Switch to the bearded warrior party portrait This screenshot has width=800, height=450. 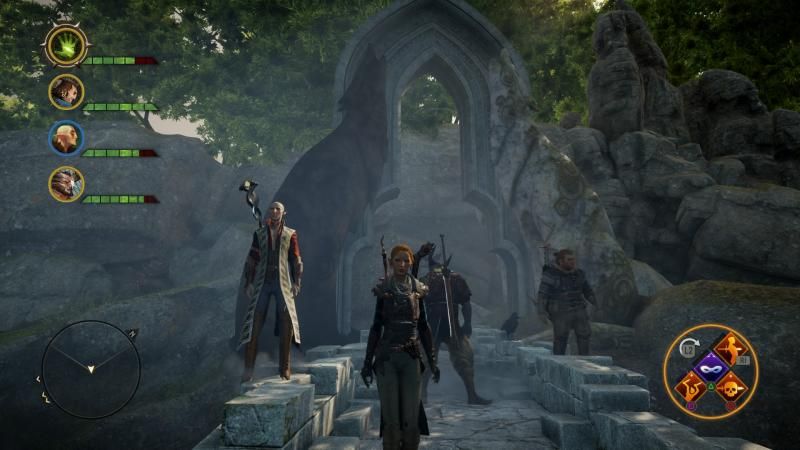tap(66, 92)
